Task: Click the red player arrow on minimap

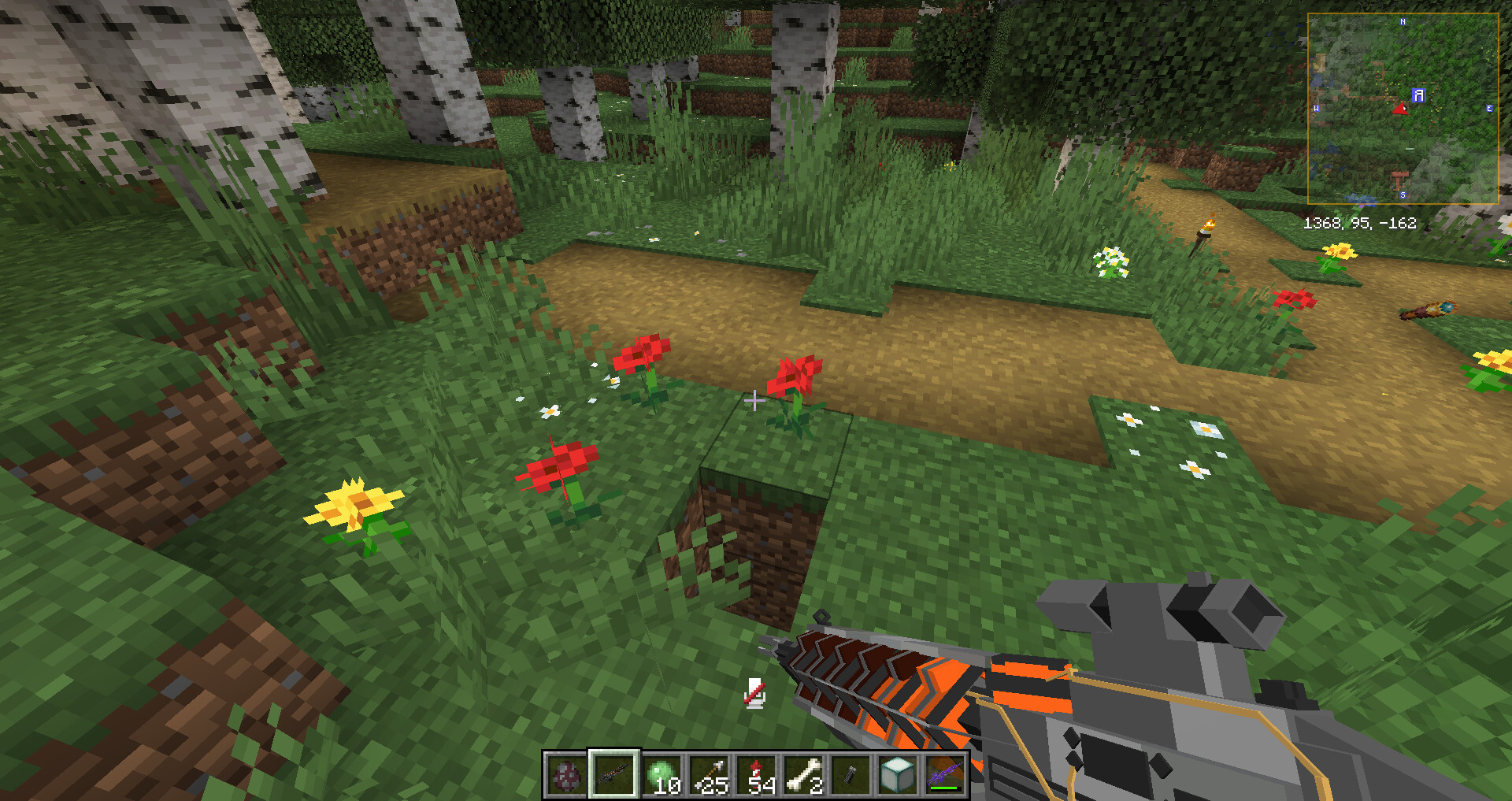Action: (x=1401, y=108)
